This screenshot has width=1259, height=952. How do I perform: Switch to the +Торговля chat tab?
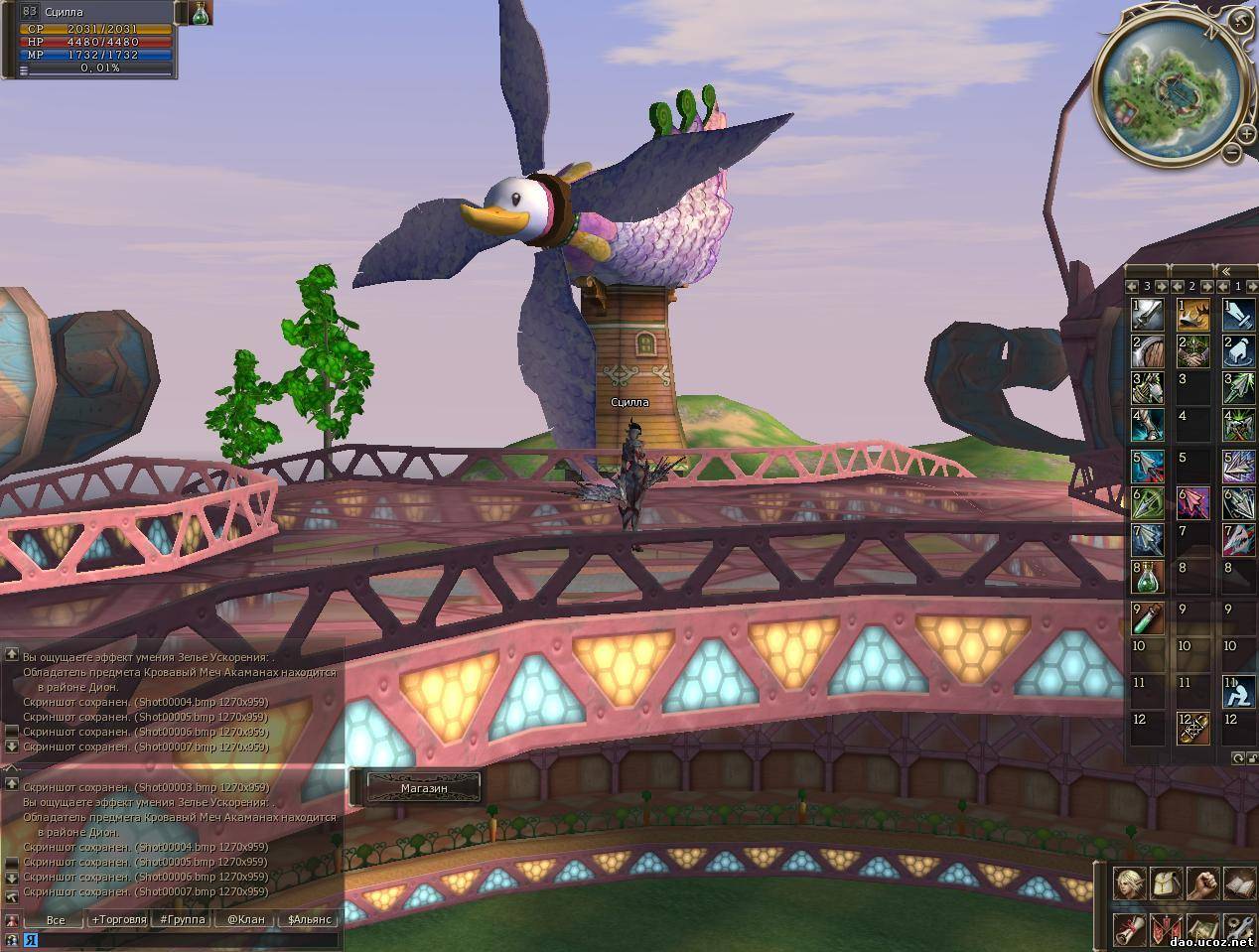(x=119, y=919)
